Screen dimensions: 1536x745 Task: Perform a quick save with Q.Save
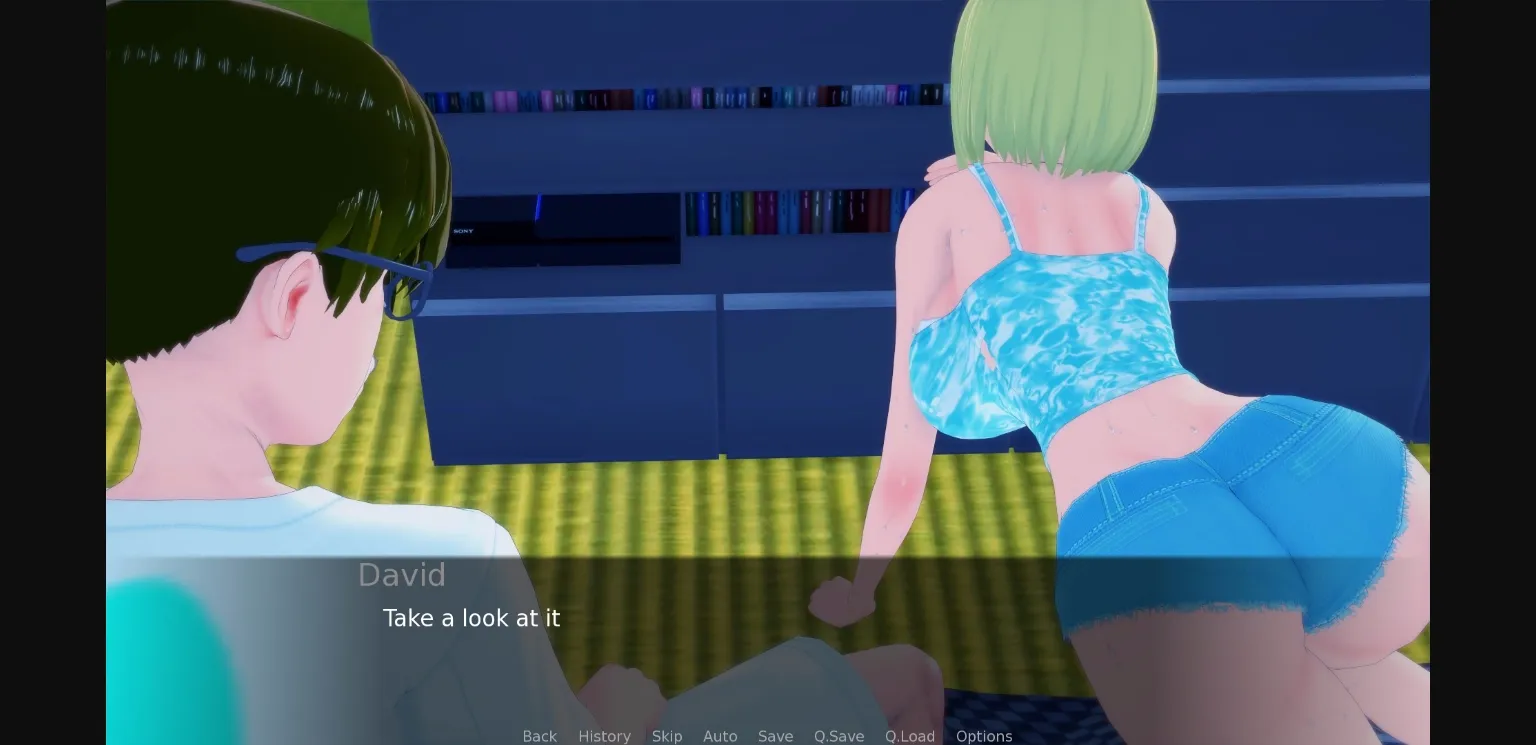point(839,736)
